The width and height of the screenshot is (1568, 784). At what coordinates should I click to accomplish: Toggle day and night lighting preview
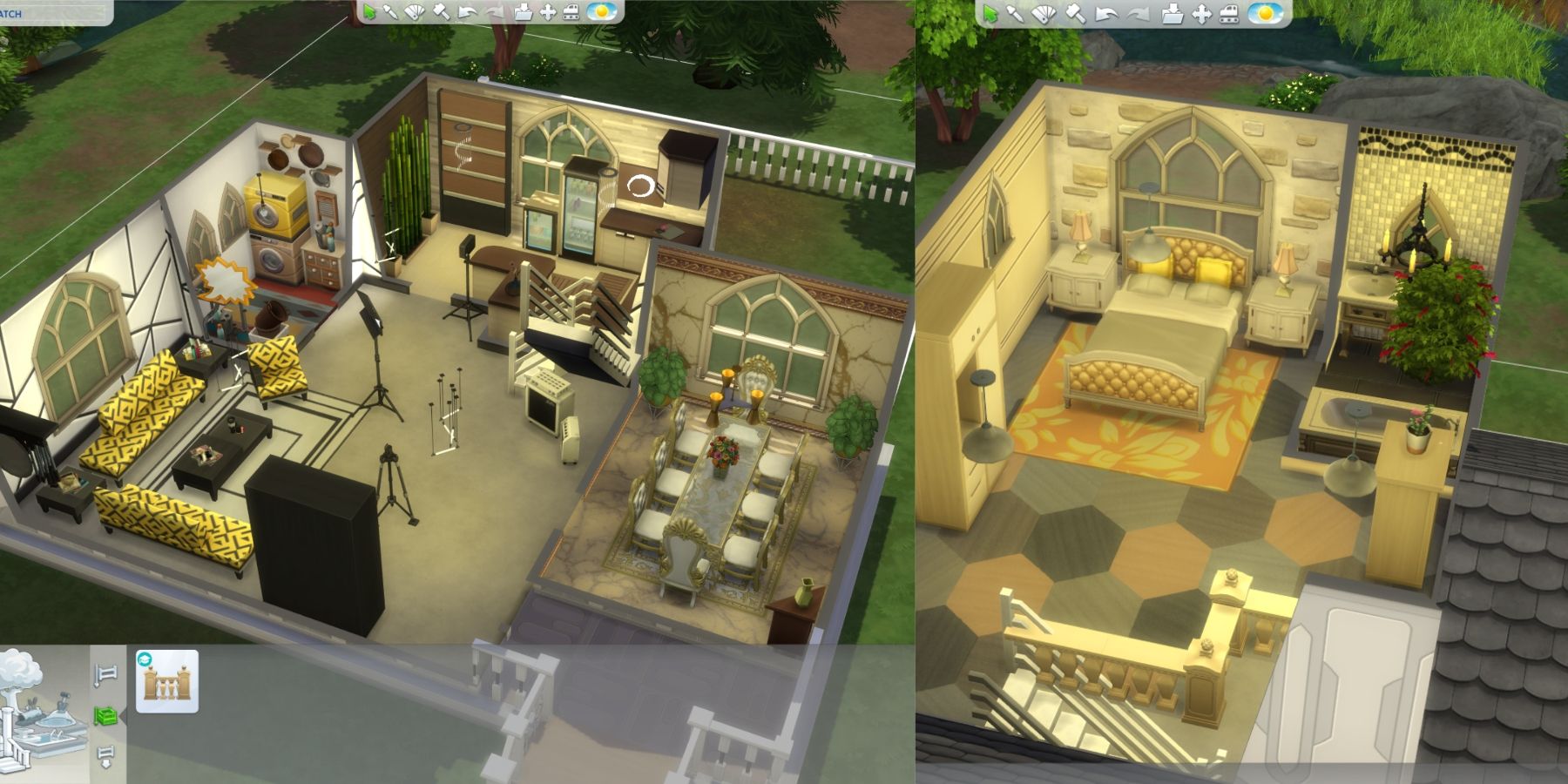[x=602, y=13]
